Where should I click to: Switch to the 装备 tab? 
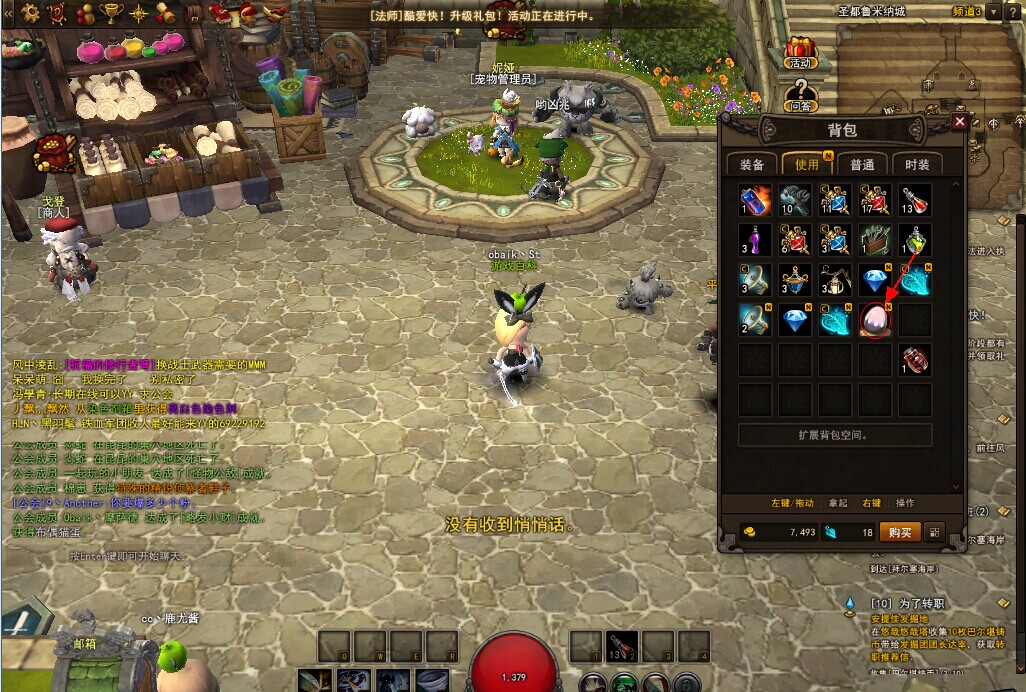752,164
